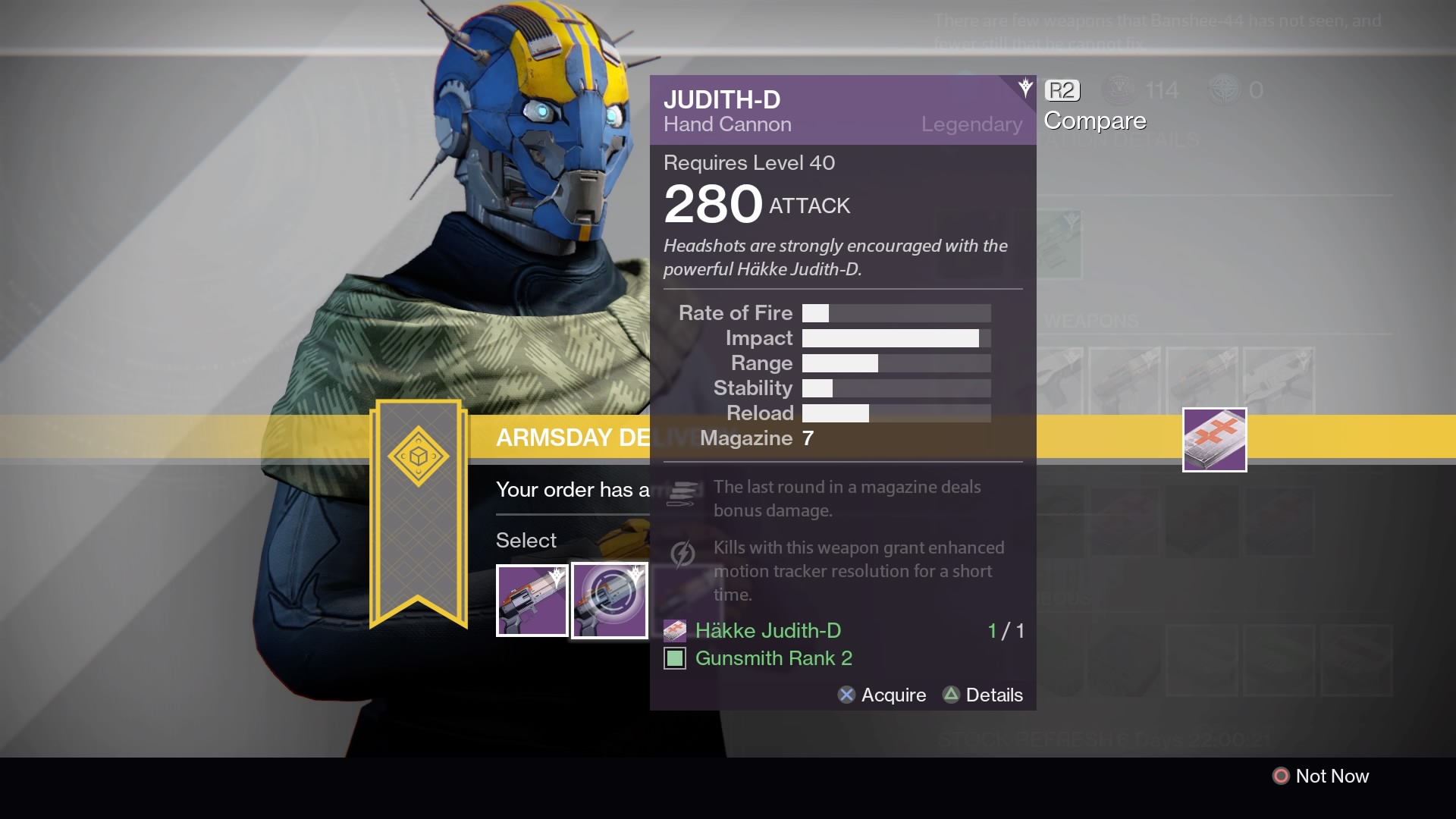The image size is (1456, 819).
Task: Compare Judith-D with equipped weapon
Action: (x=1094, y=106)
